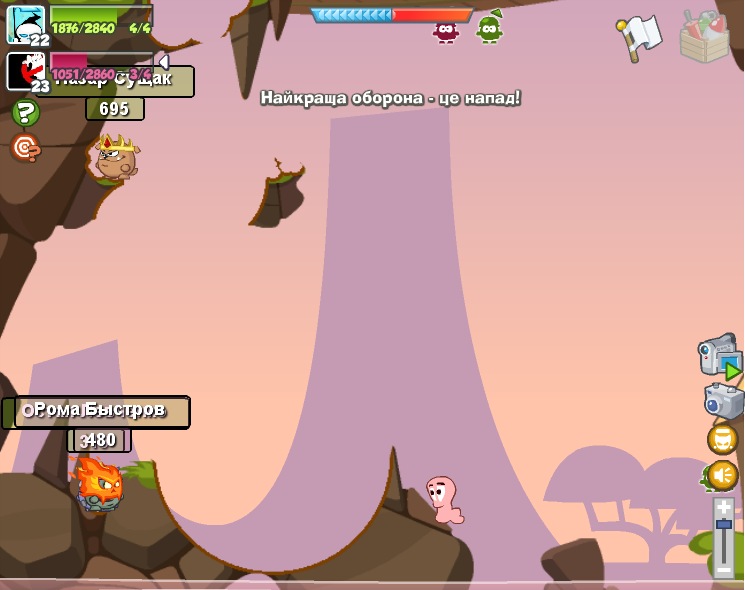Screen dimensions: 745x590
Task: Open the weapons crate inventory
Action: tap(704, 36)
